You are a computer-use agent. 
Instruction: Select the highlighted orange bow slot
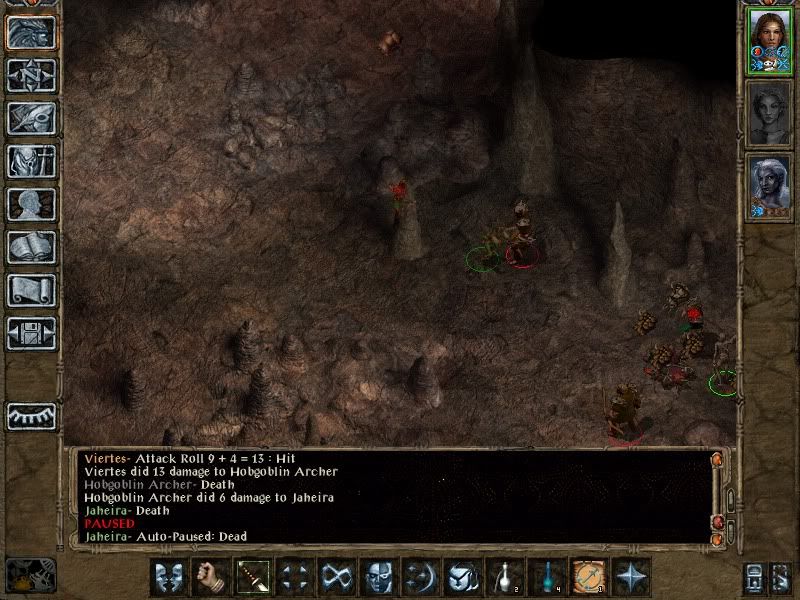pos(587,577)
